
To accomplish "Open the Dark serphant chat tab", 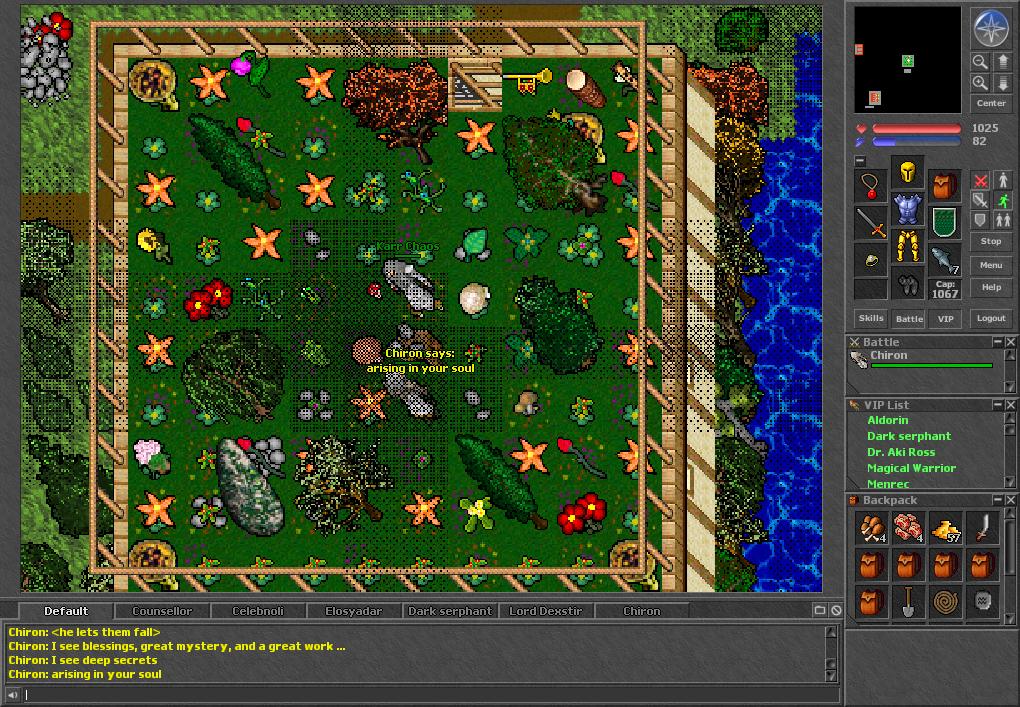I will (x=450, y=611).
